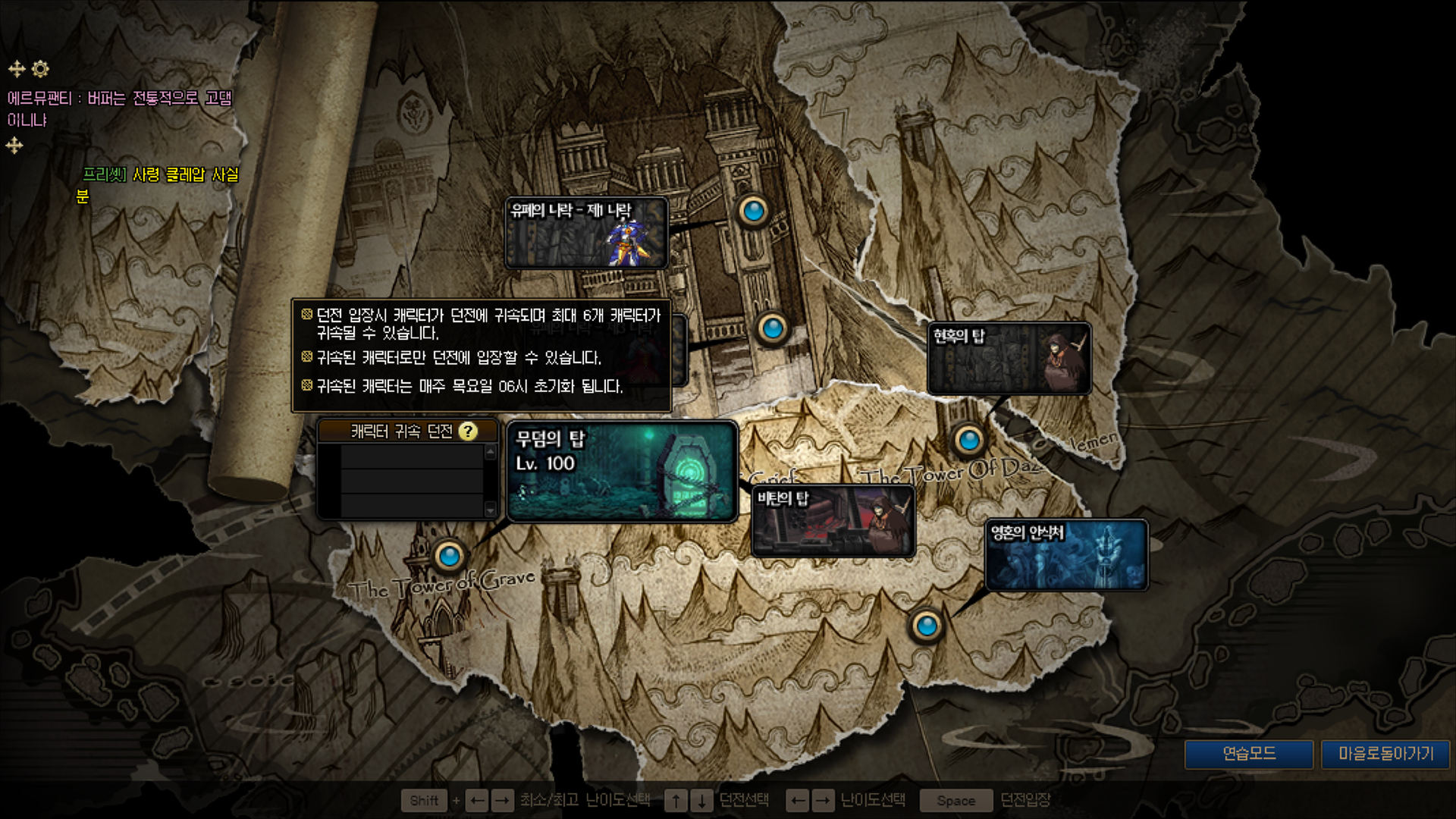This screenshot has width=1456, height=819.
Task: Select the blue map node beside 현혹의 탑
Action: click(x=968, y=440)
